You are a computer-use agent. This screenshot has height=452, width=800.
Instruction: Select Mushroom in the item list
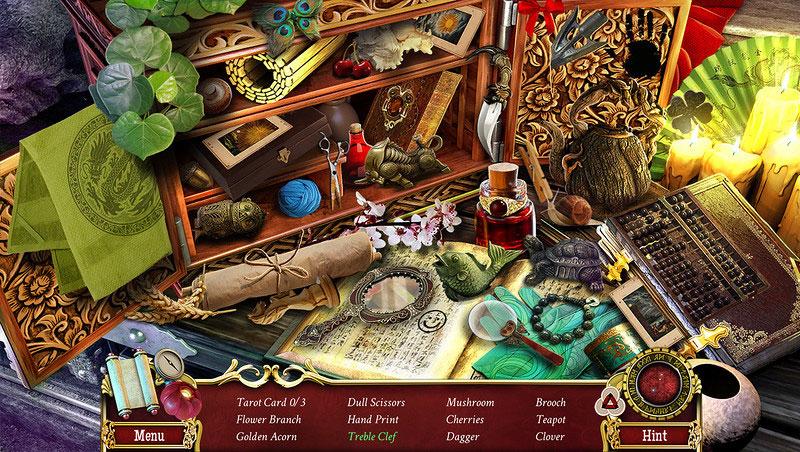coord(470,402)
